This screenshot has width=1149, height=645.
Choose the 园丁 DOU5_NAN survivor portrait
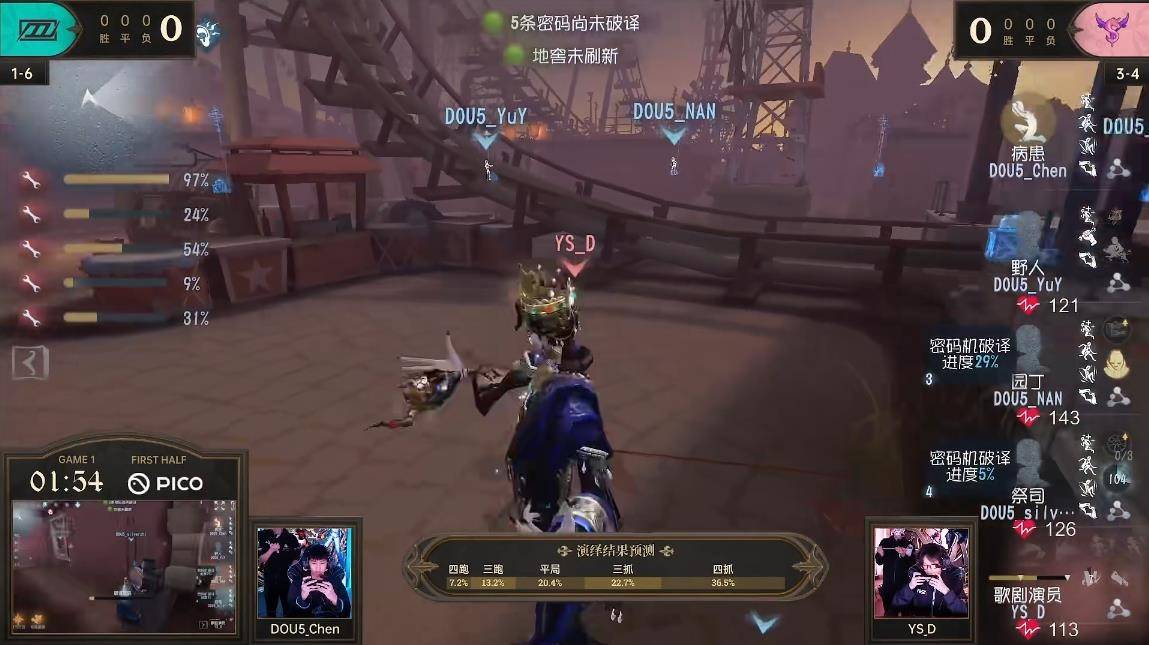(x=1027, y=350)
